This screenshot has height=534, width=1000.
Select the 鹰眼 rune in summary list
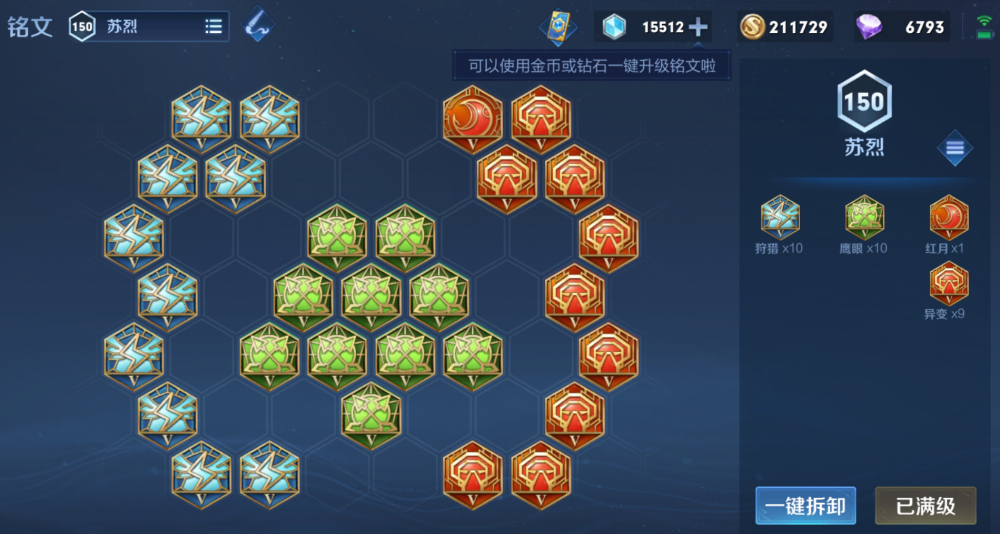(863, 218)
